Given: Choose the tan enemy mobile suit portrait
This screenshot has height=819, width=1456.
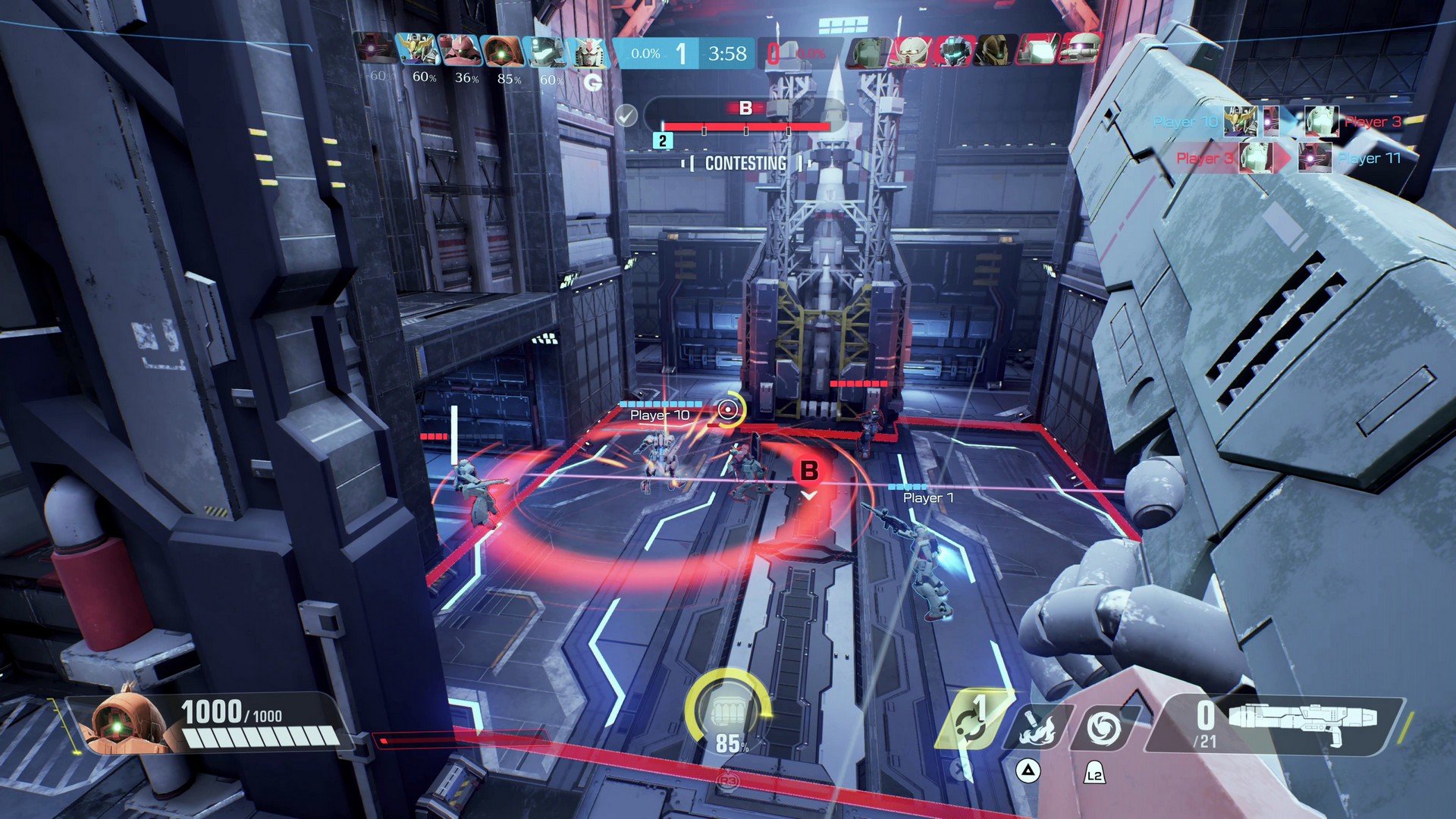Looking at the screenshot, I should (x=993, y=52).
